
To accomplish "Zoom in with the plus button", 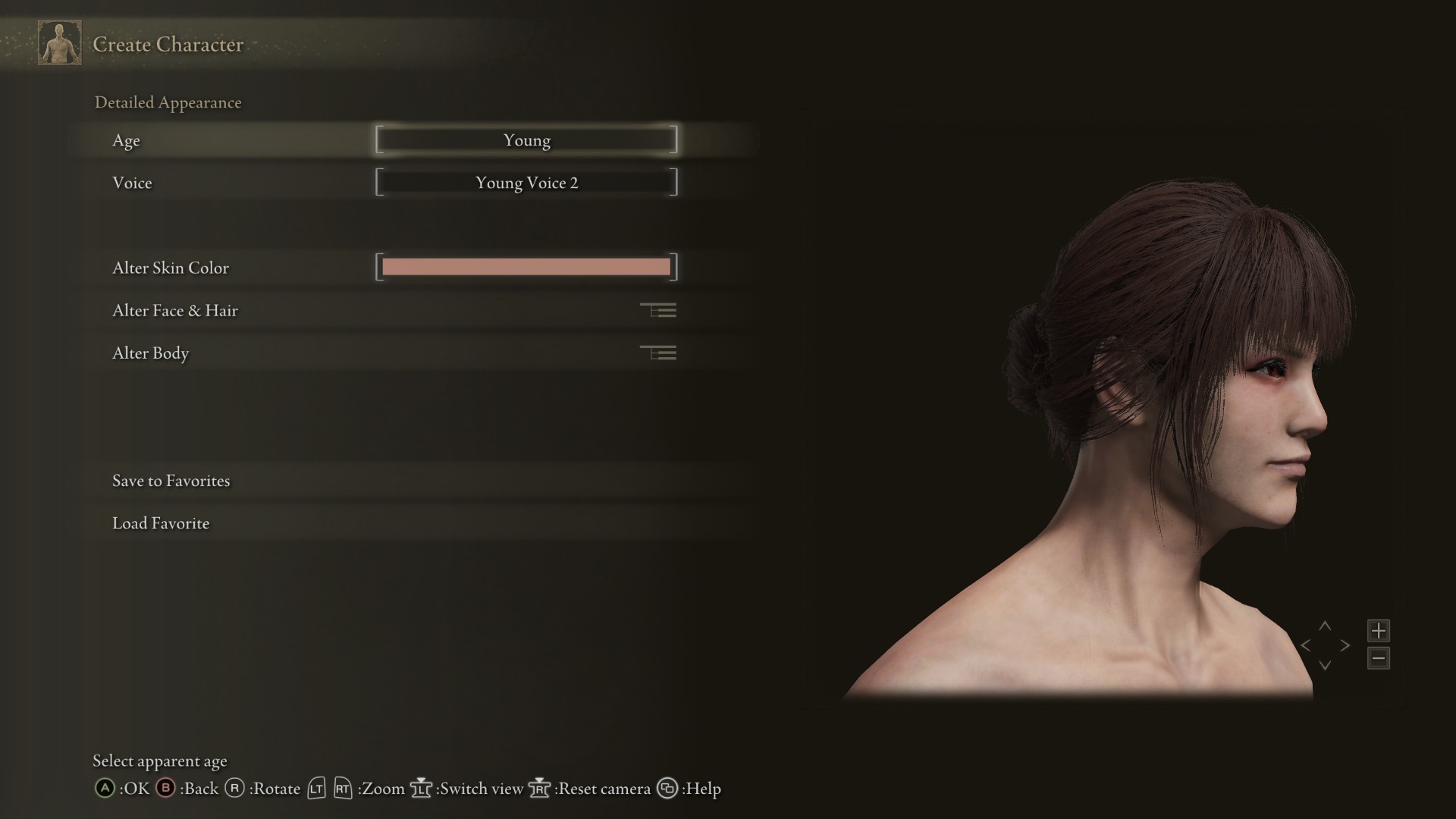I will tap(1379, 630).
